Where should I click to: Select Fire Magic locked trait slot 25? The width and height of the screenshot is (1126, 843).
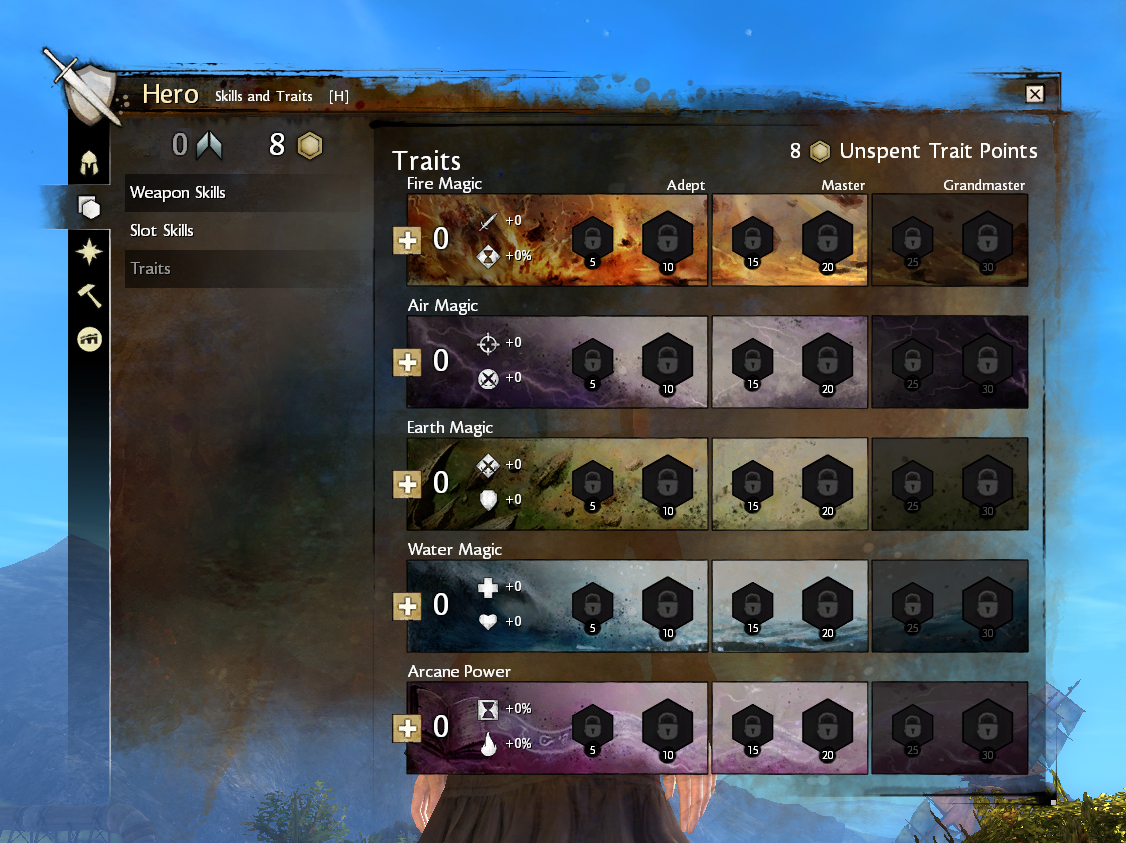[x=912, y=240]
